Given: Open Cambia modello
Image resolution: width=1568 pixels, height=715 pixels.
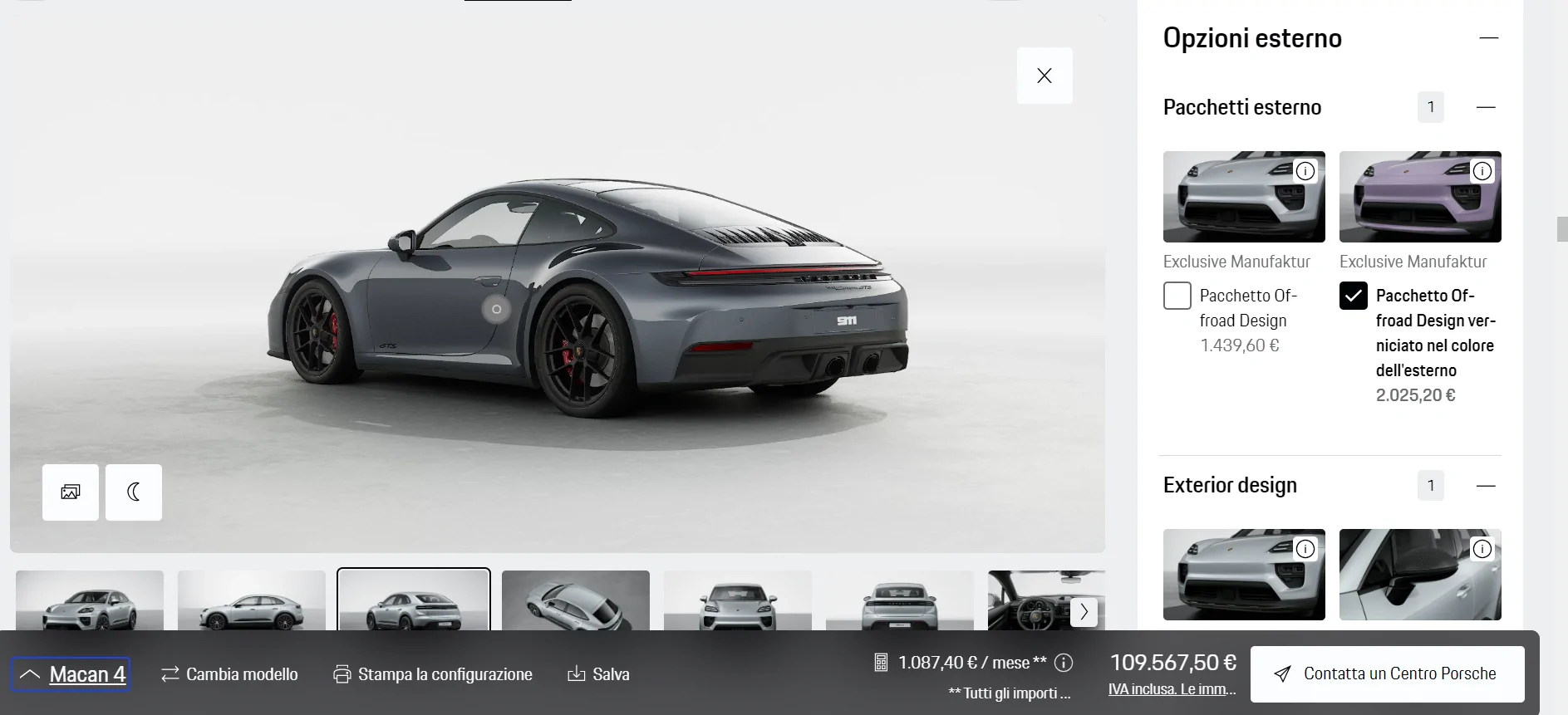Looking at the screenshot, I should click(229, 674).
